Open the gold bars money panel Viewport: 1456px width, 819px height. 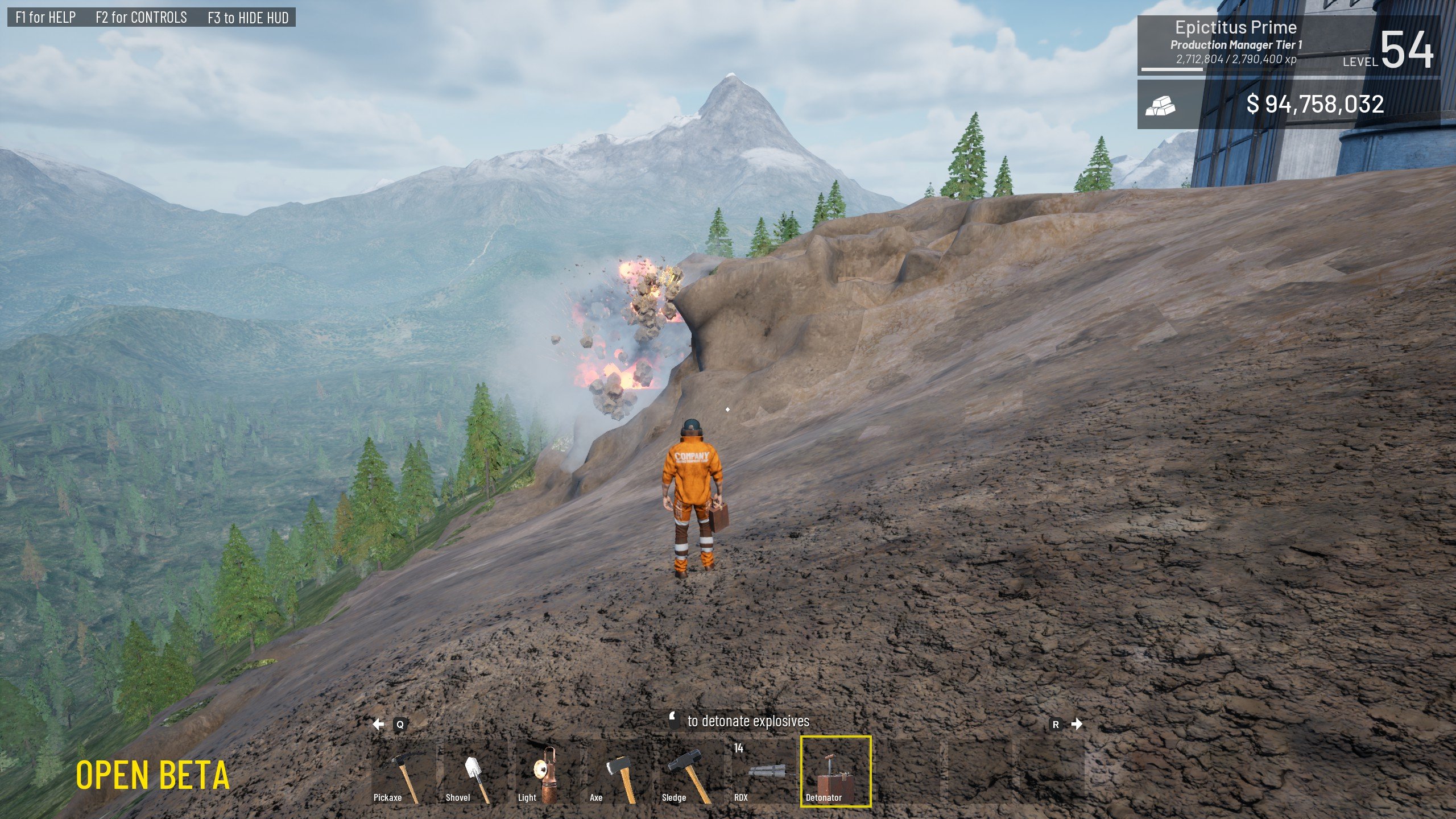(1288, 105)
